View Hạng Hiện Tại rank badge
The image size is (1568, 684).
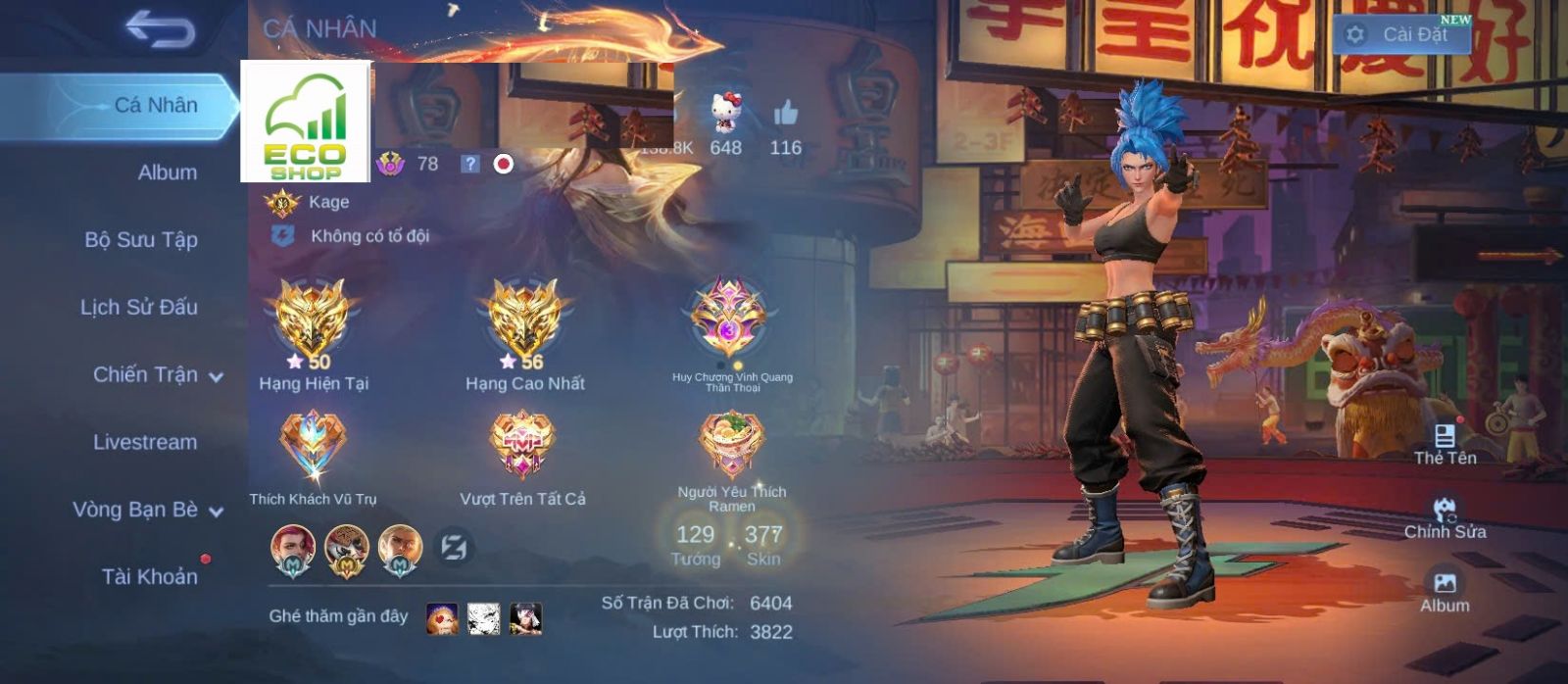click(x=313, y=323)
